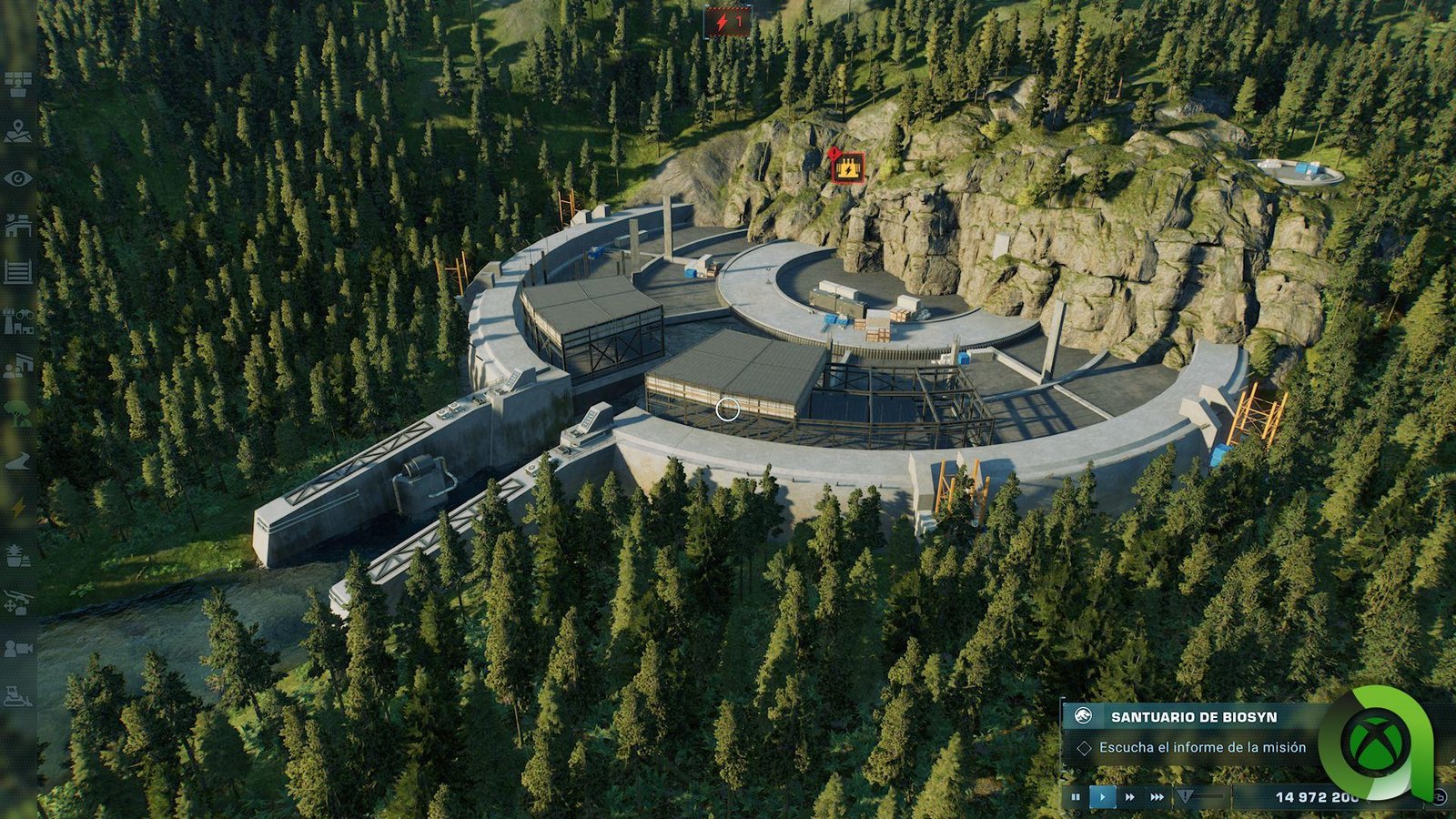
Task: Open the paths build menu
Action: pyautogui.click(x=18, y=461)
